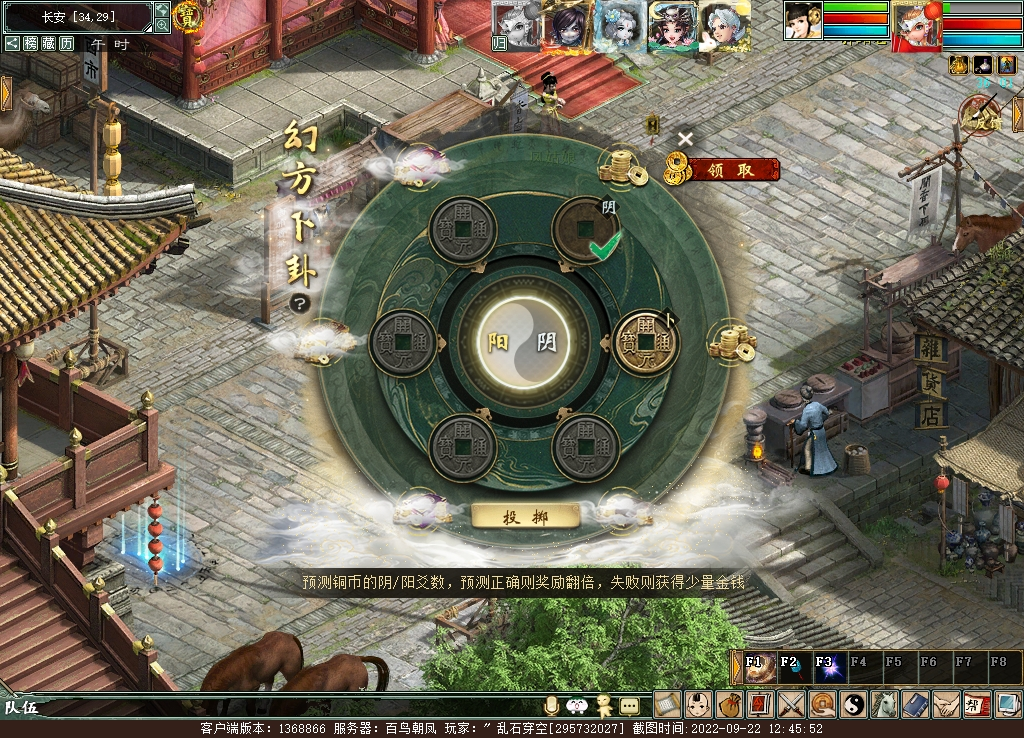Image resolution: width=1024 pixels, height=738 pixels.
Task: Open the computer monitor system icon
Action: (1007, 704)
